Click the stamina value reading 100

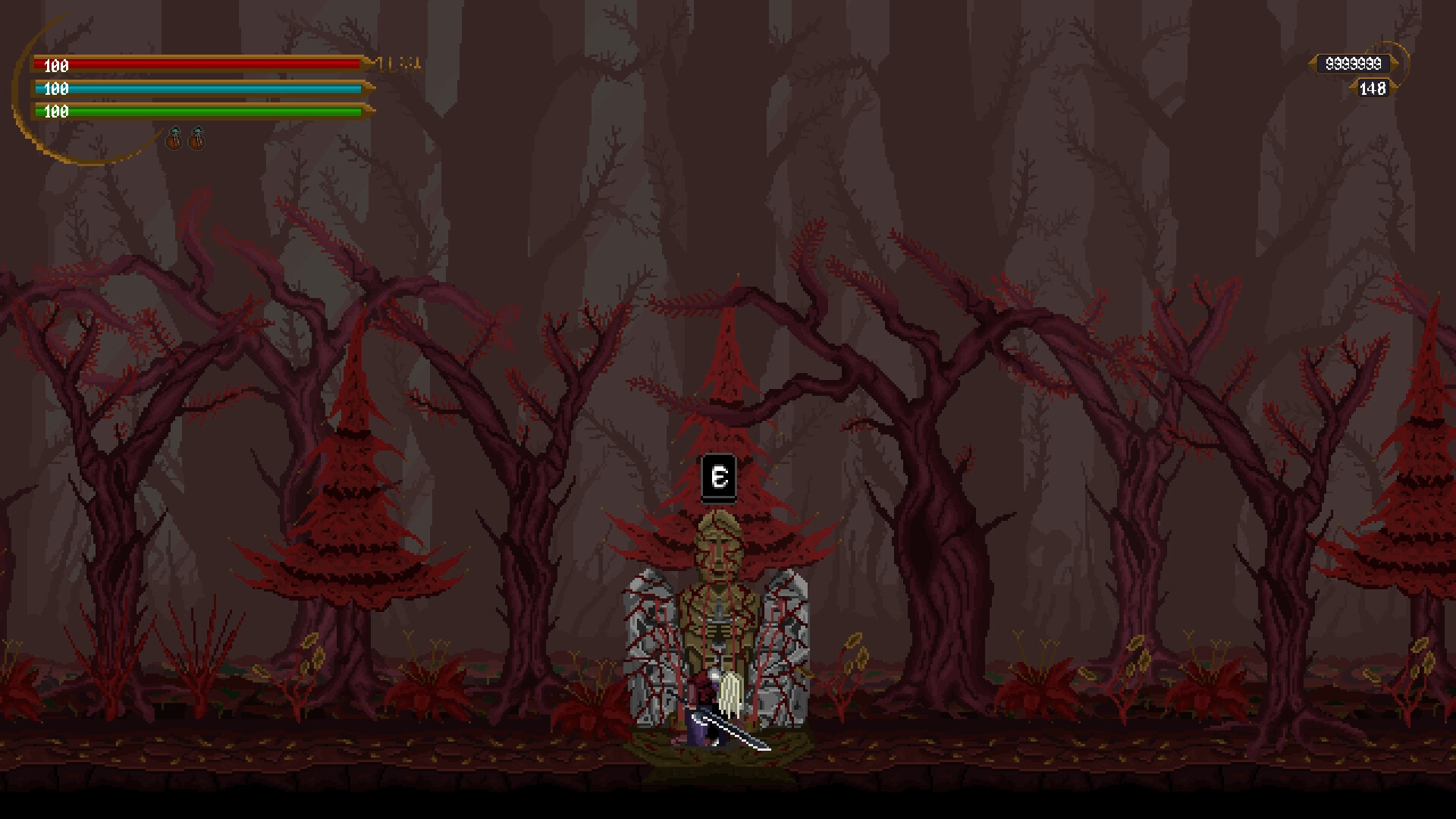pos(55,112)
